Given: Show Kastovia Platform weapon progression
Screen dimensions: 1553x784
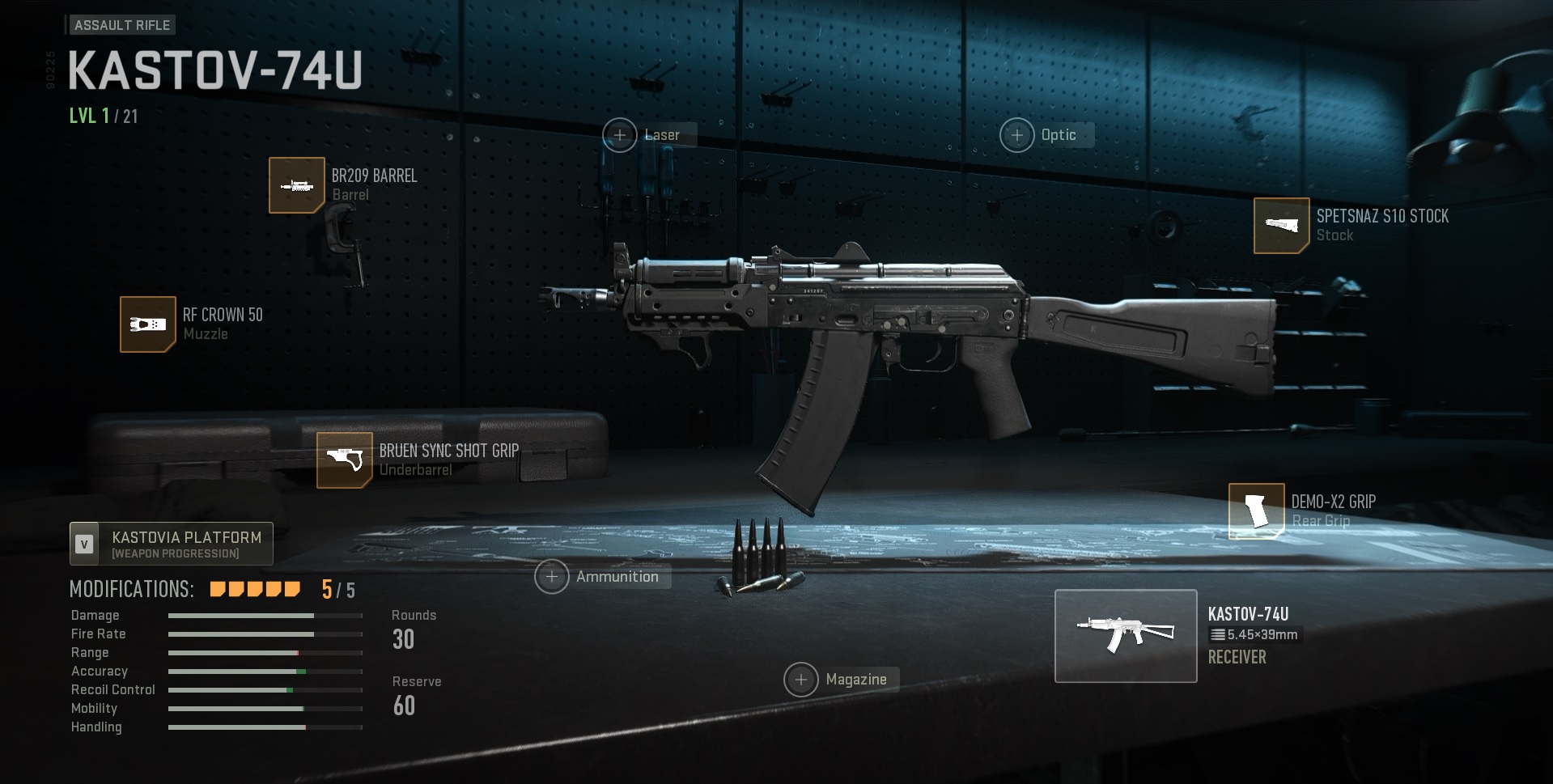Looking at the screenshot, I should [x=172, y=544].
